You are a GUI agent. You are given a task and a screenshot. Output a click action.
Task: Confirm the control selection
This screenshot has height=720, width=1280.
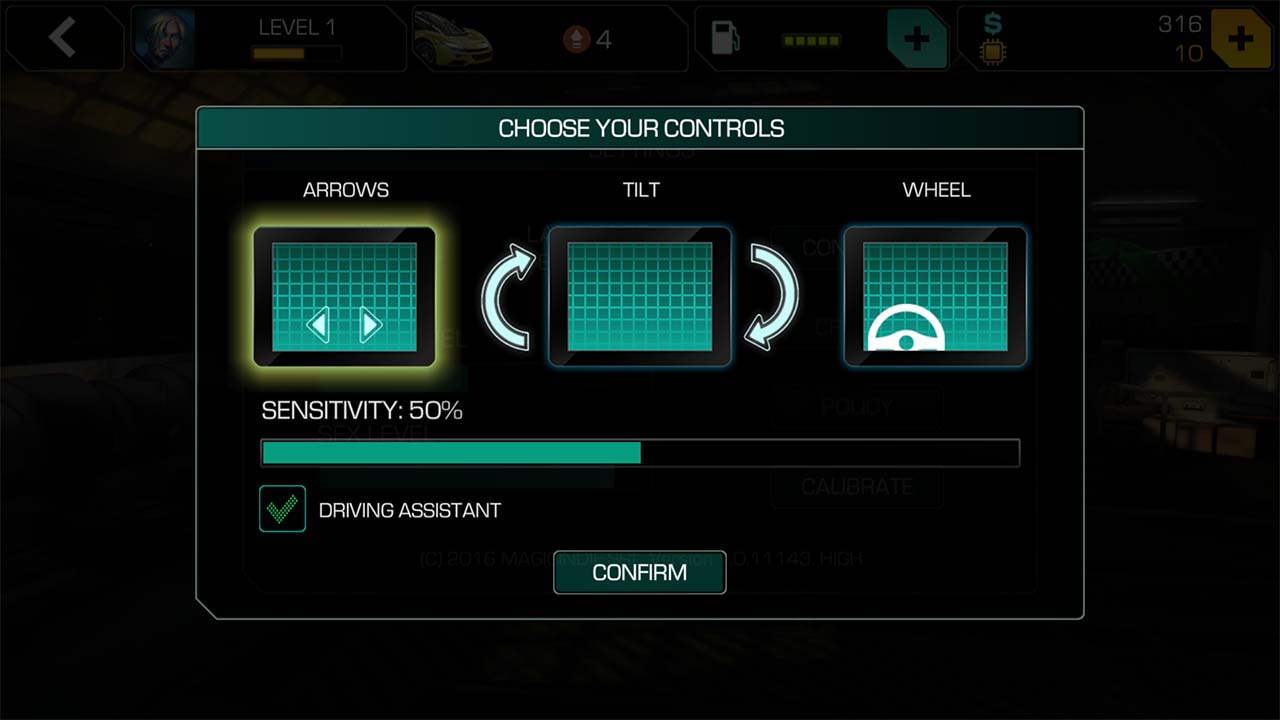pos(640,572)
